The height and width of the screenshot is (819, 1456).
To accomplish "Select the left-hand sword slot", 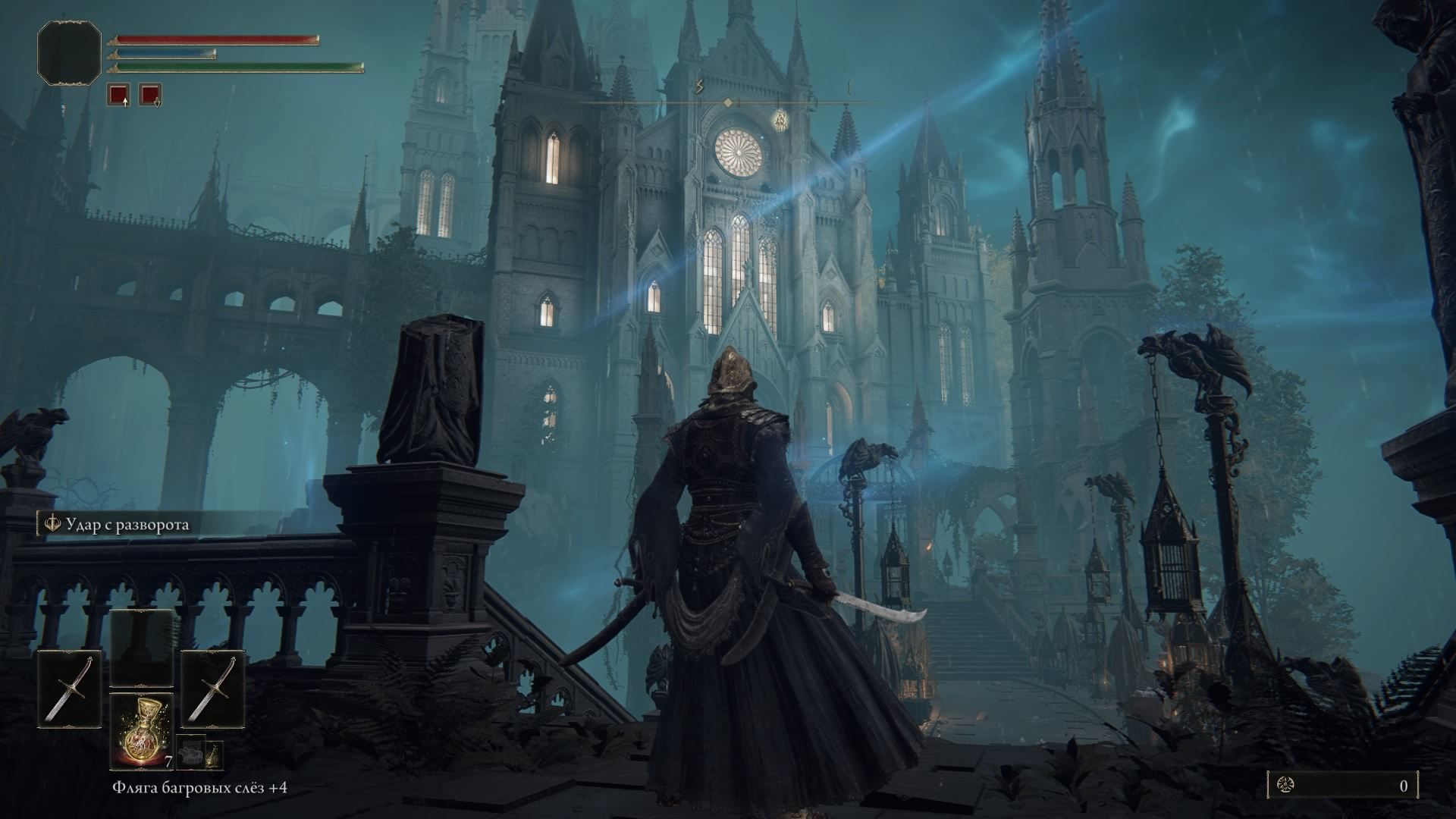I will 69,689.
